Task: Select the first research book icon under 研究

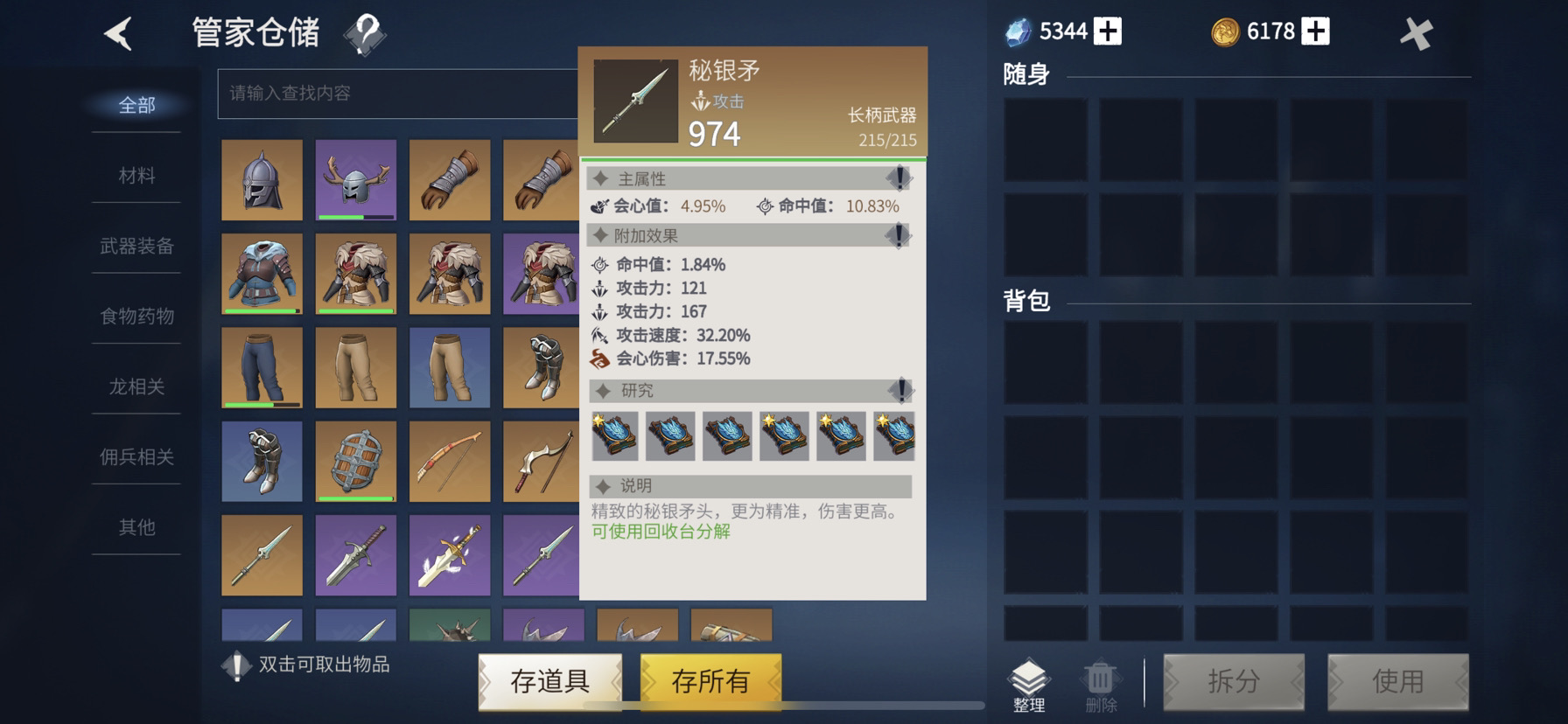Action: click(613, 437)
